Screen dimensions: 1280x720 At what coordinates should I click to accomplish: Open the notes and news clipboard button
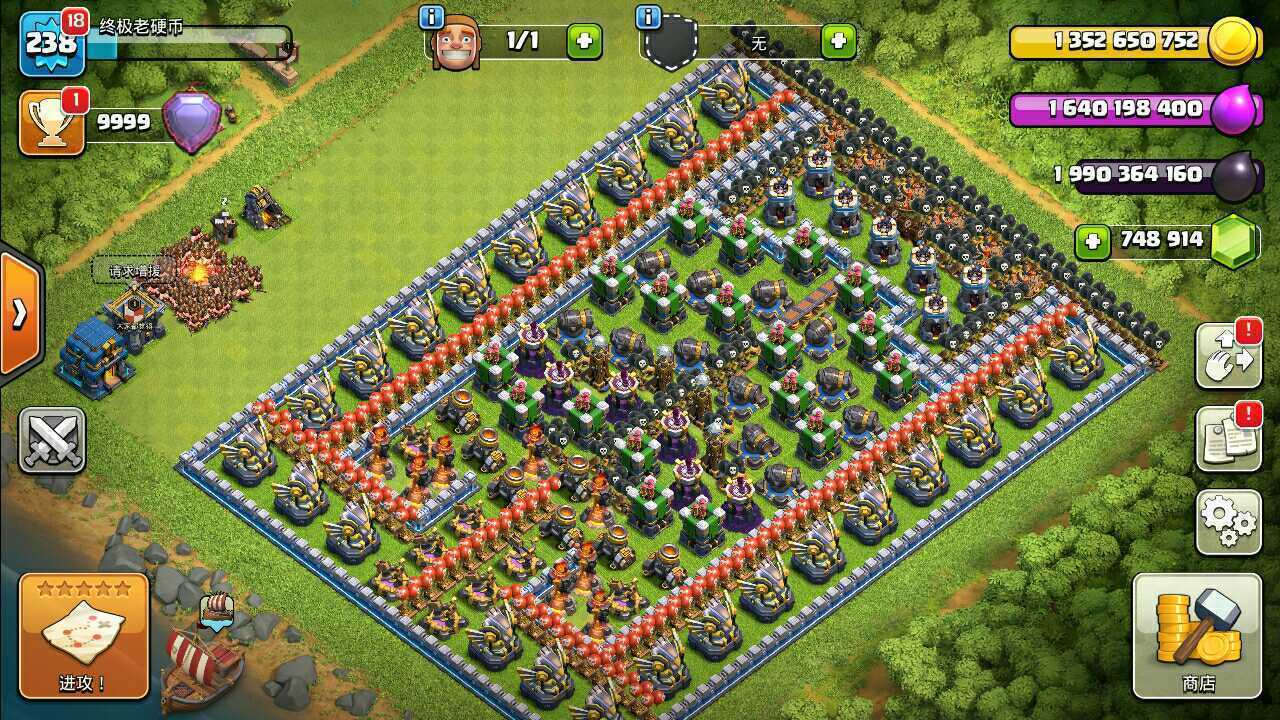pyautogui.click(x=1228, y=438)
